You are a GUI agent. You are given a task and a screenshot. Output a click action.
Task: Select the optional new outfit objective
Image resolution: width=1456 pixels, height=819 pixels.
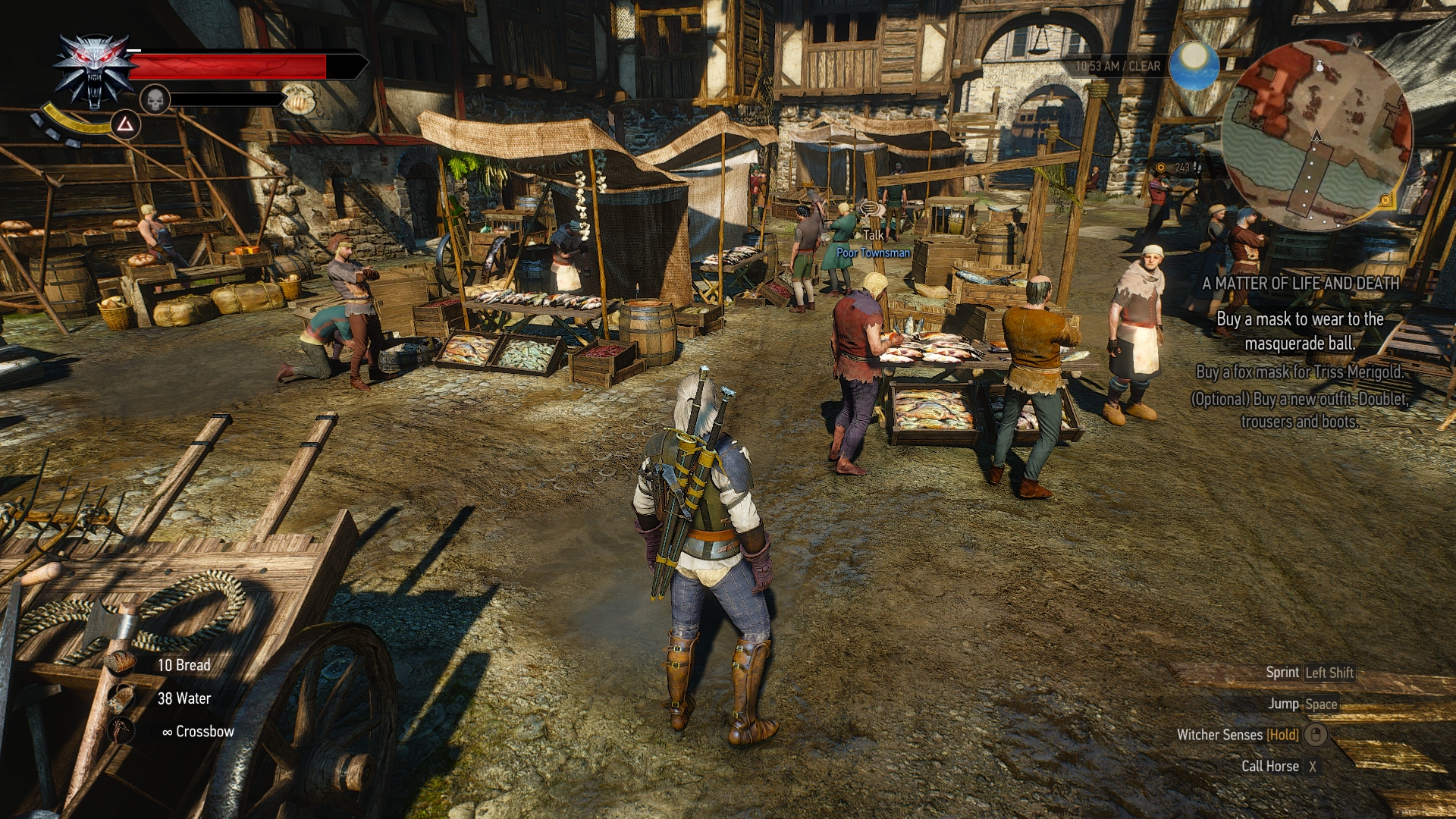click(x=1300, y=410)
